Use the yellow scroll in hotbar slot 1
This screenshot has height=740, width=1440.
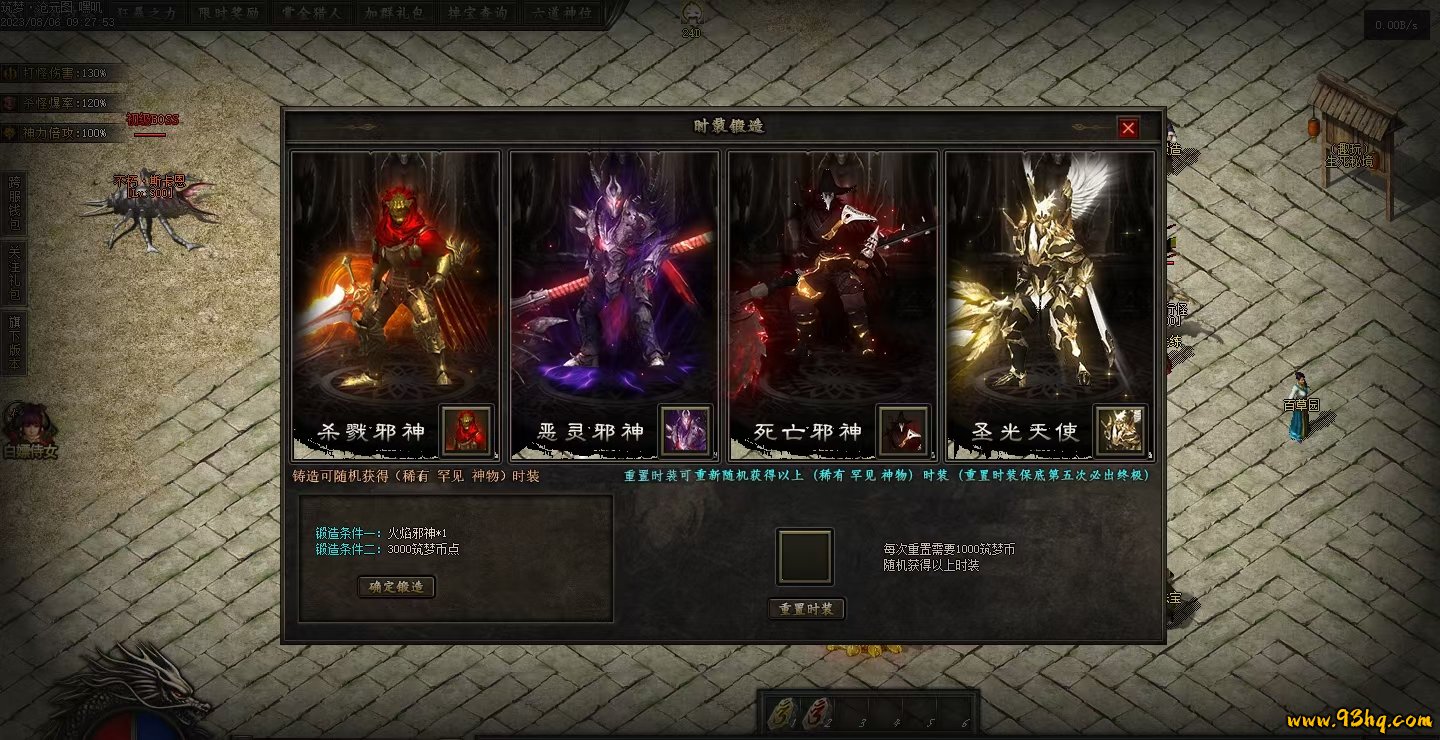783,713
